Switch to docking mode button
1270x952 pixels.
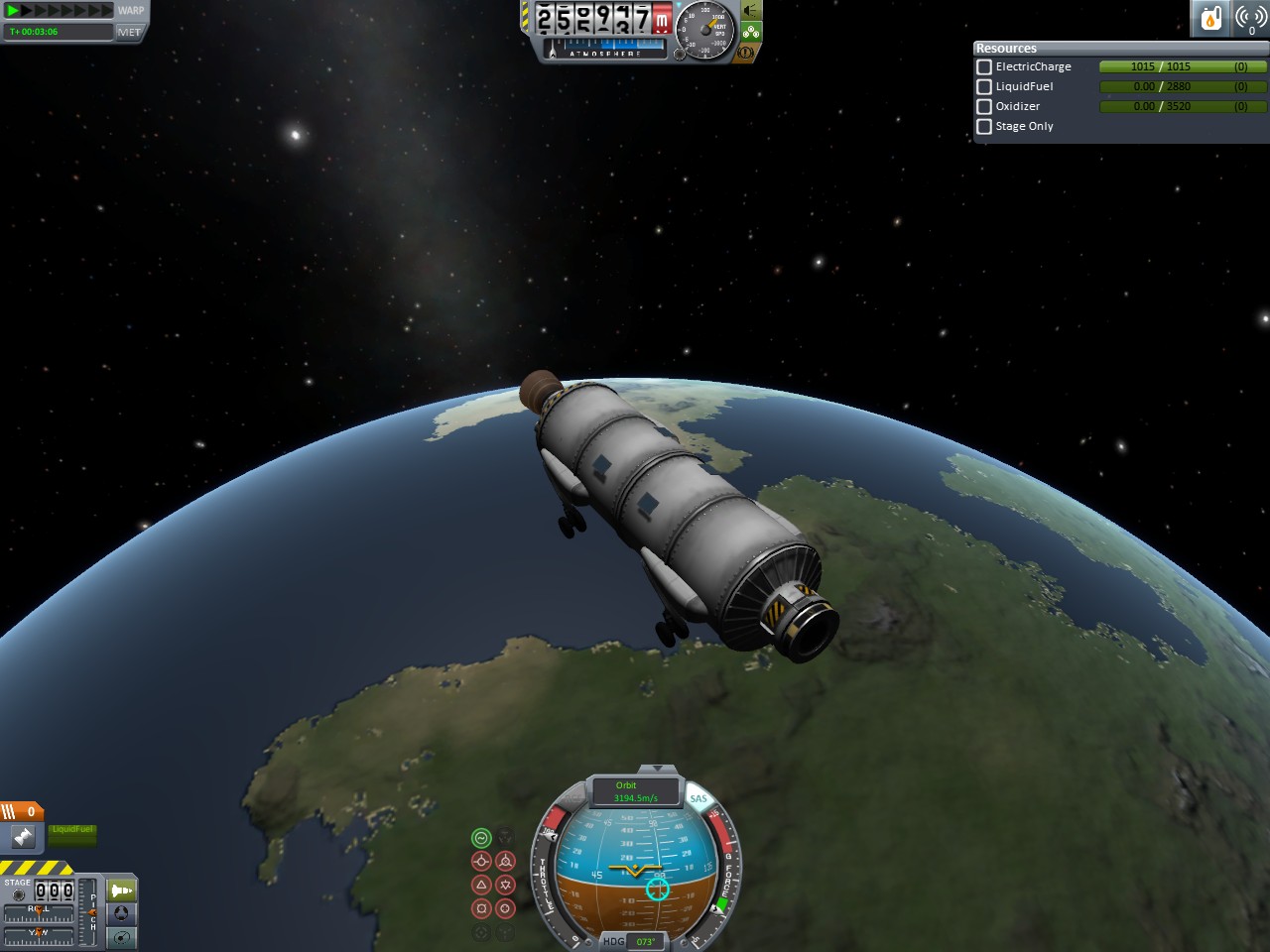click(121, 913)
